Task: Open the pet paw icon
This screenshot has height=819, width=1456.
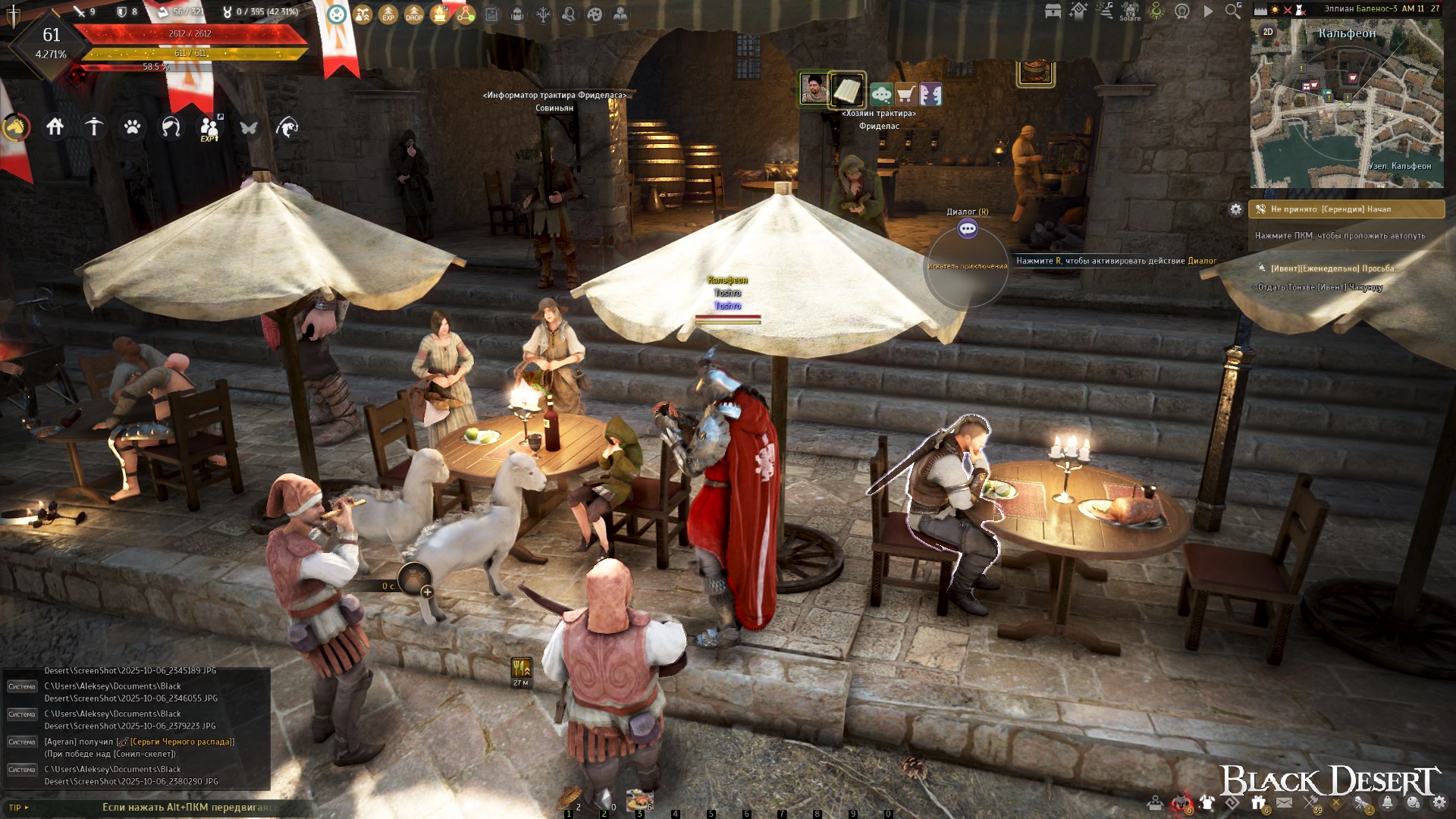Action: (133, 127)
